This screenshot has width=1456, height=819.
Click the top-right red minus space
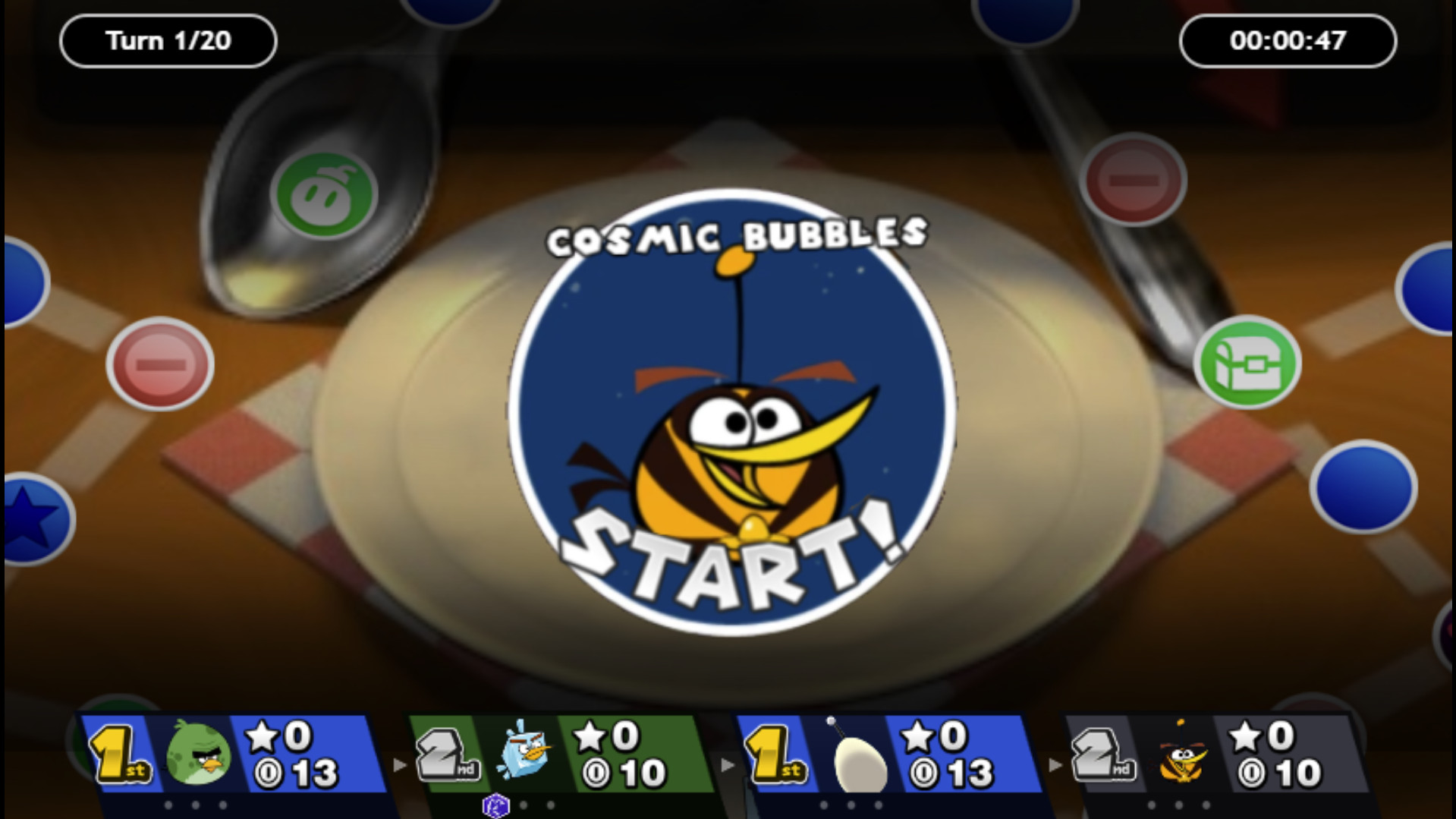1134,181
